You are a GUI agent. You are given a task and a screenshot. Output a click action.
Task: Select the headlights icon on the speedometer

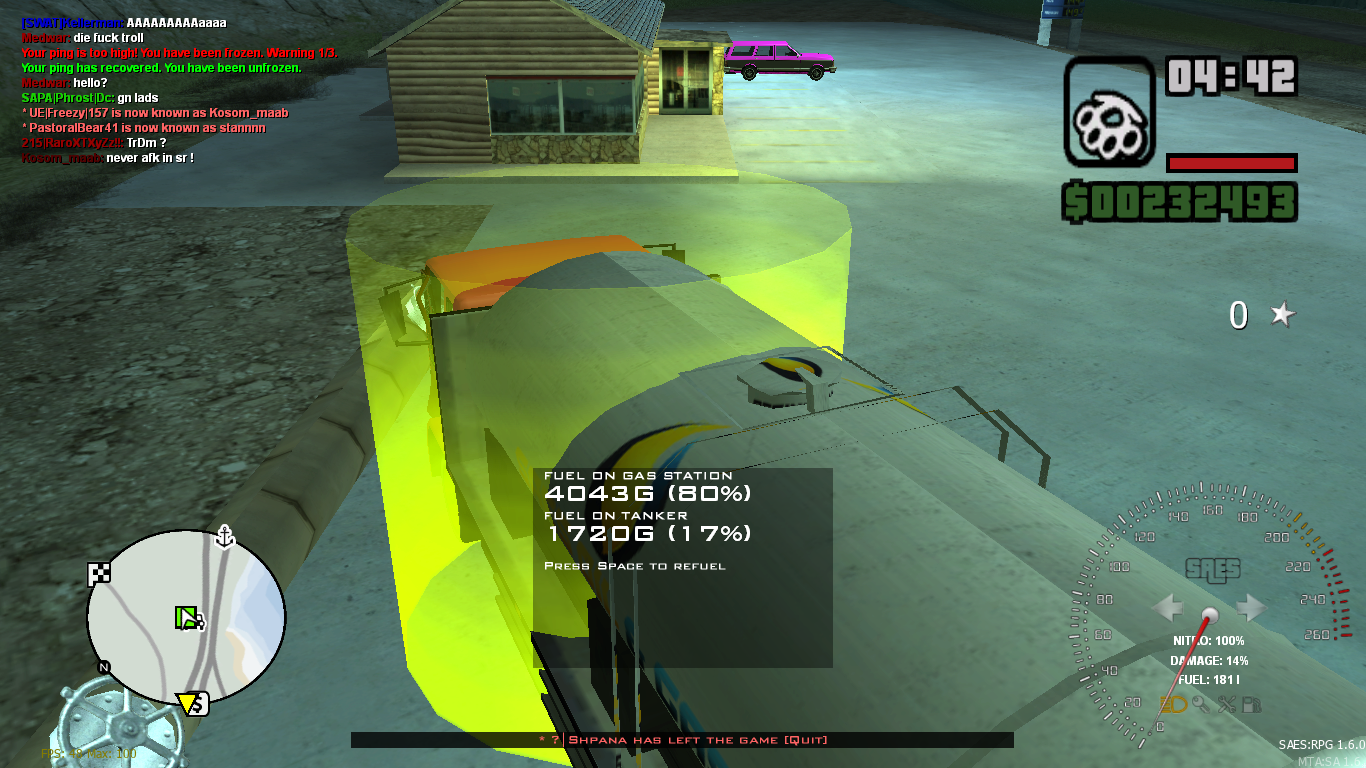point(1173,703)
